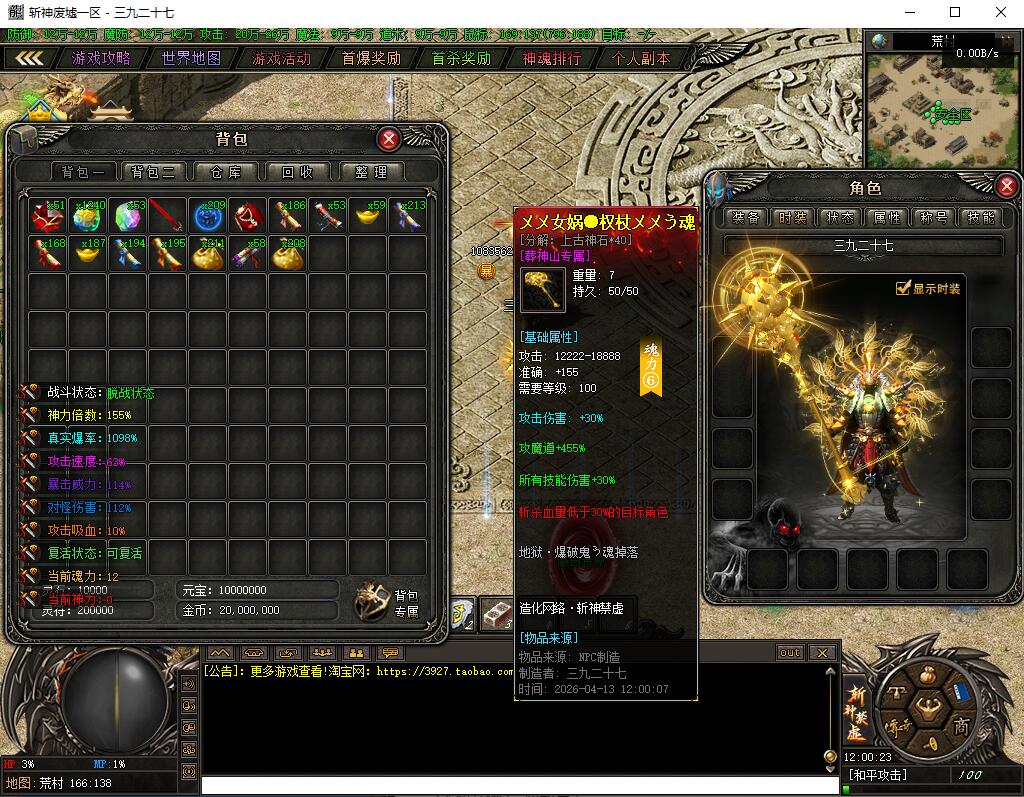1024x797 pixels.
Task: Open the 仓库 warehouse tab
Action: (225, 172)
